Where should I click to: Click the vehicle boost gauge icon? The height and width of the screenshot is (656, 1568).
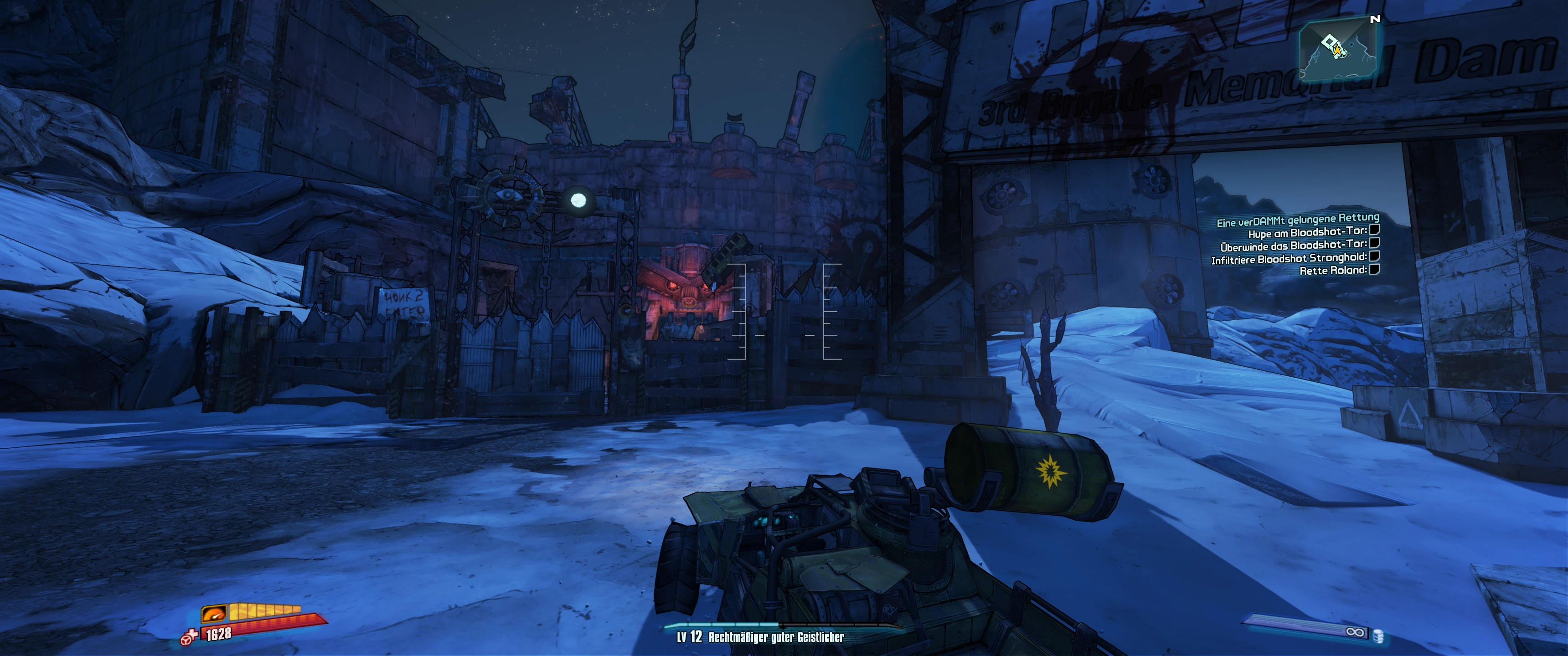[214, 613]
